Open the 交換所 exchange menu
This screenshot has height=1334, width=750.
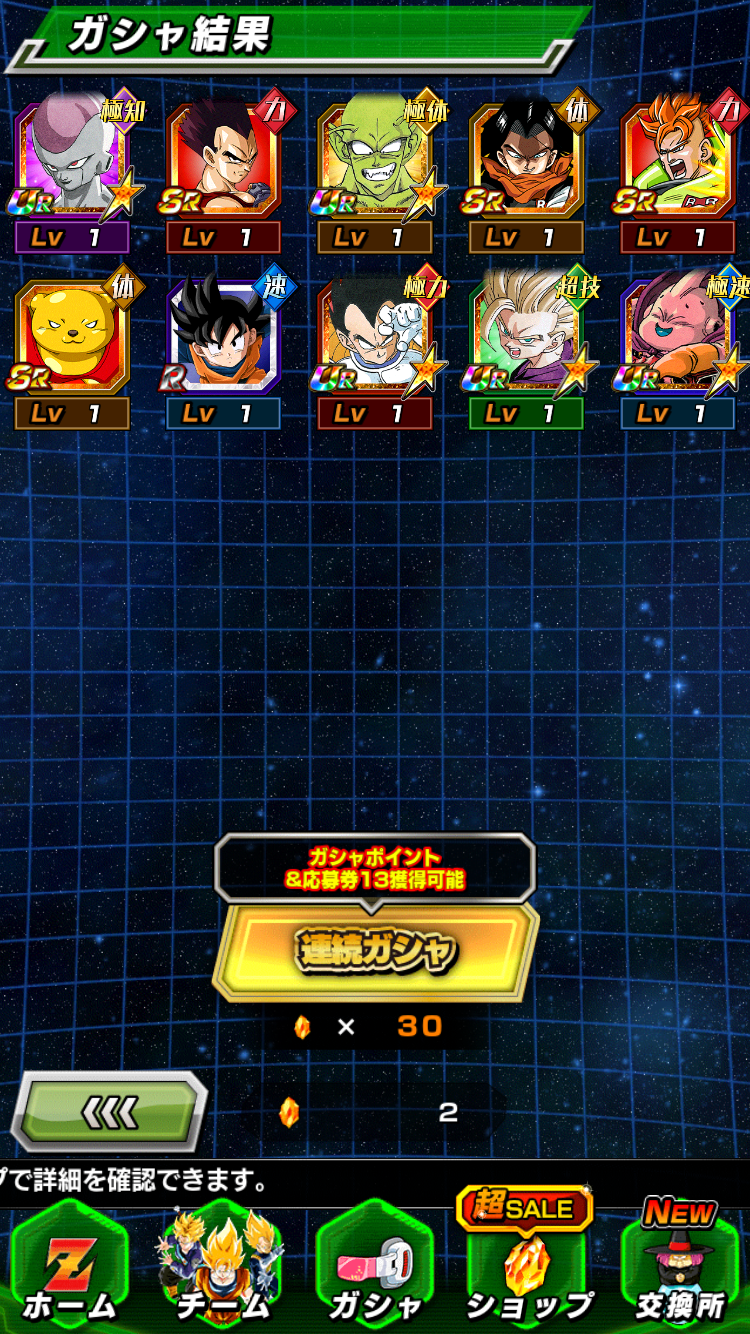(x=680, y=1265)
